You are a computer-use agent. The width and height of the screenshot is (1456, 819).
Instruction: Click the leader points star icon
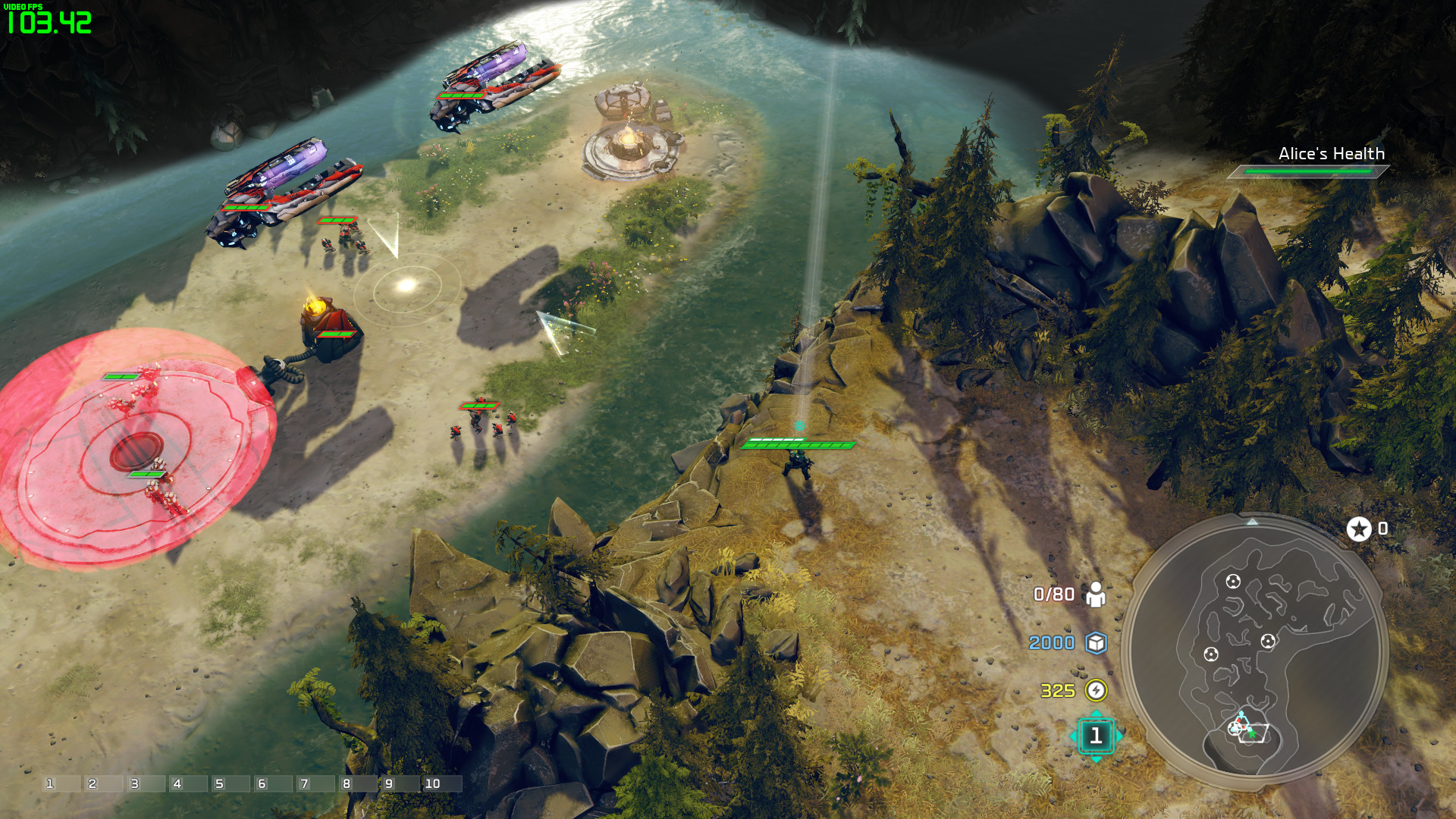coord(1359,529)
